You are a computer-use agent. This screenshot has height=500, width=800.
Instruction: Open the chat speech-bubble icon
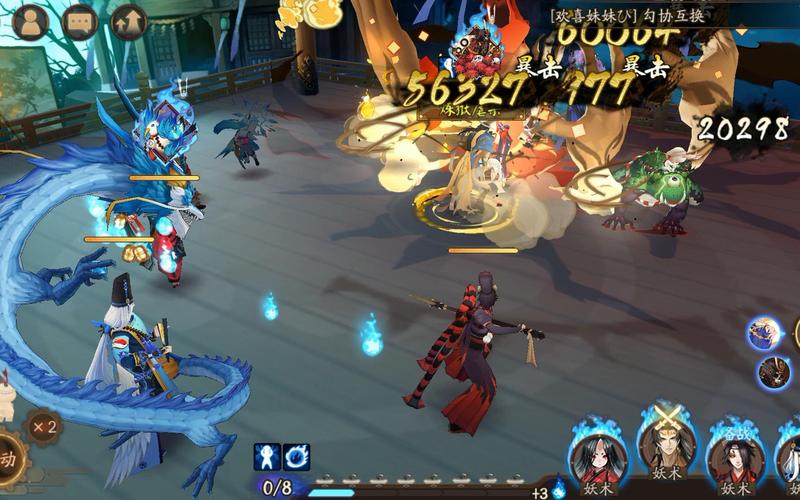pyautogui.click(x=80, y=21)
